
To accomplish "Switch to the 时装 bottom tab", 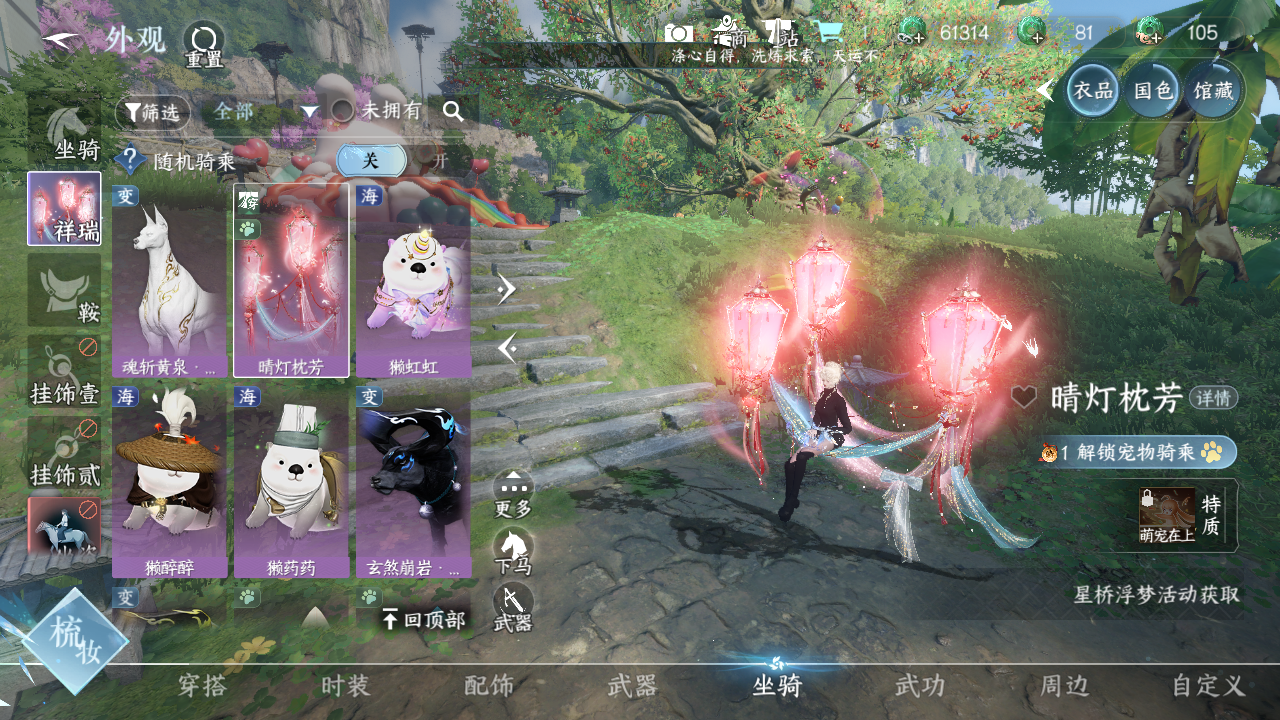I will [346, 686].
